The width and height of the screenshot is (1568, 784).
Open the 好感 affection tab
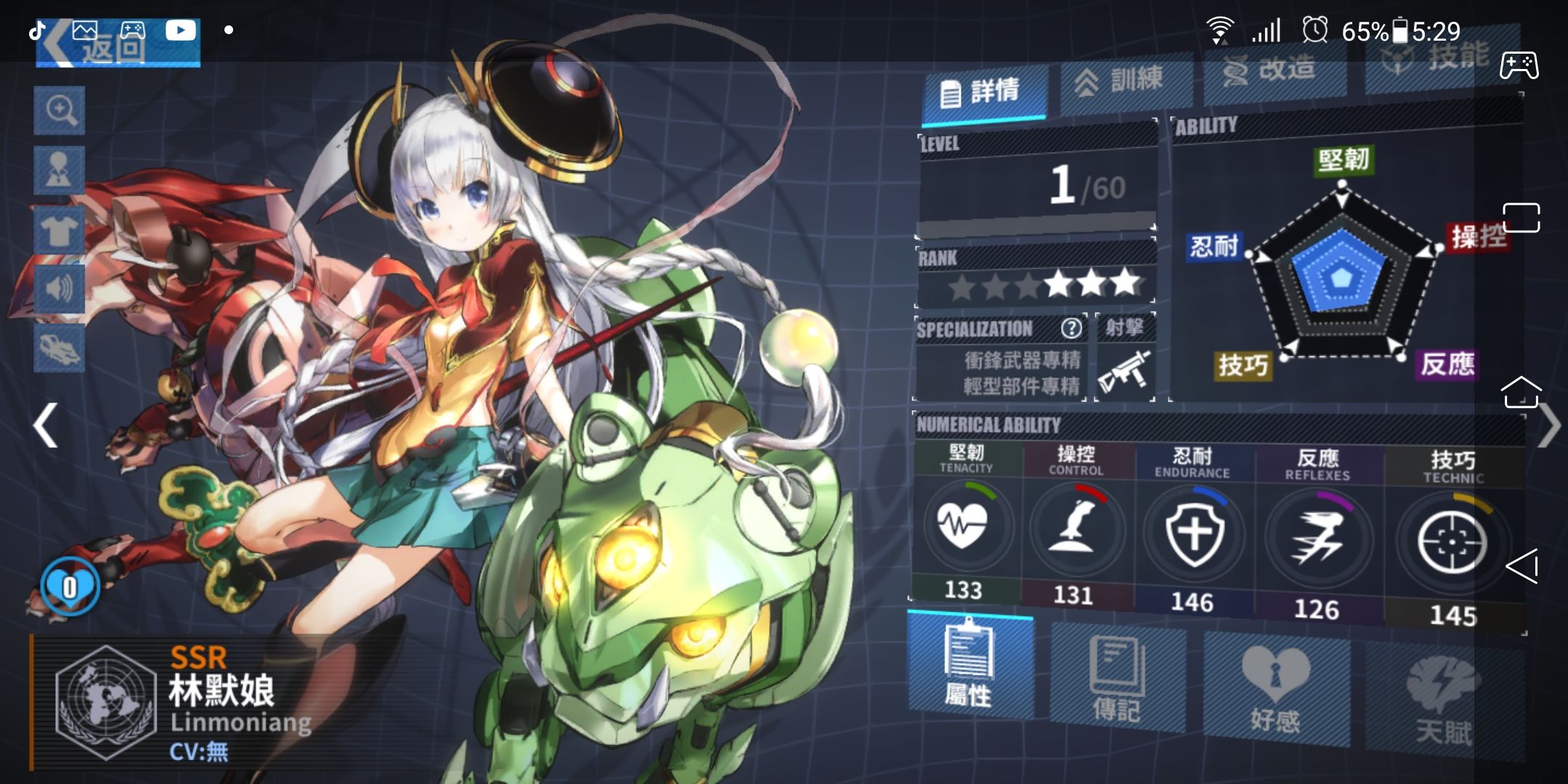[1275, 690]
